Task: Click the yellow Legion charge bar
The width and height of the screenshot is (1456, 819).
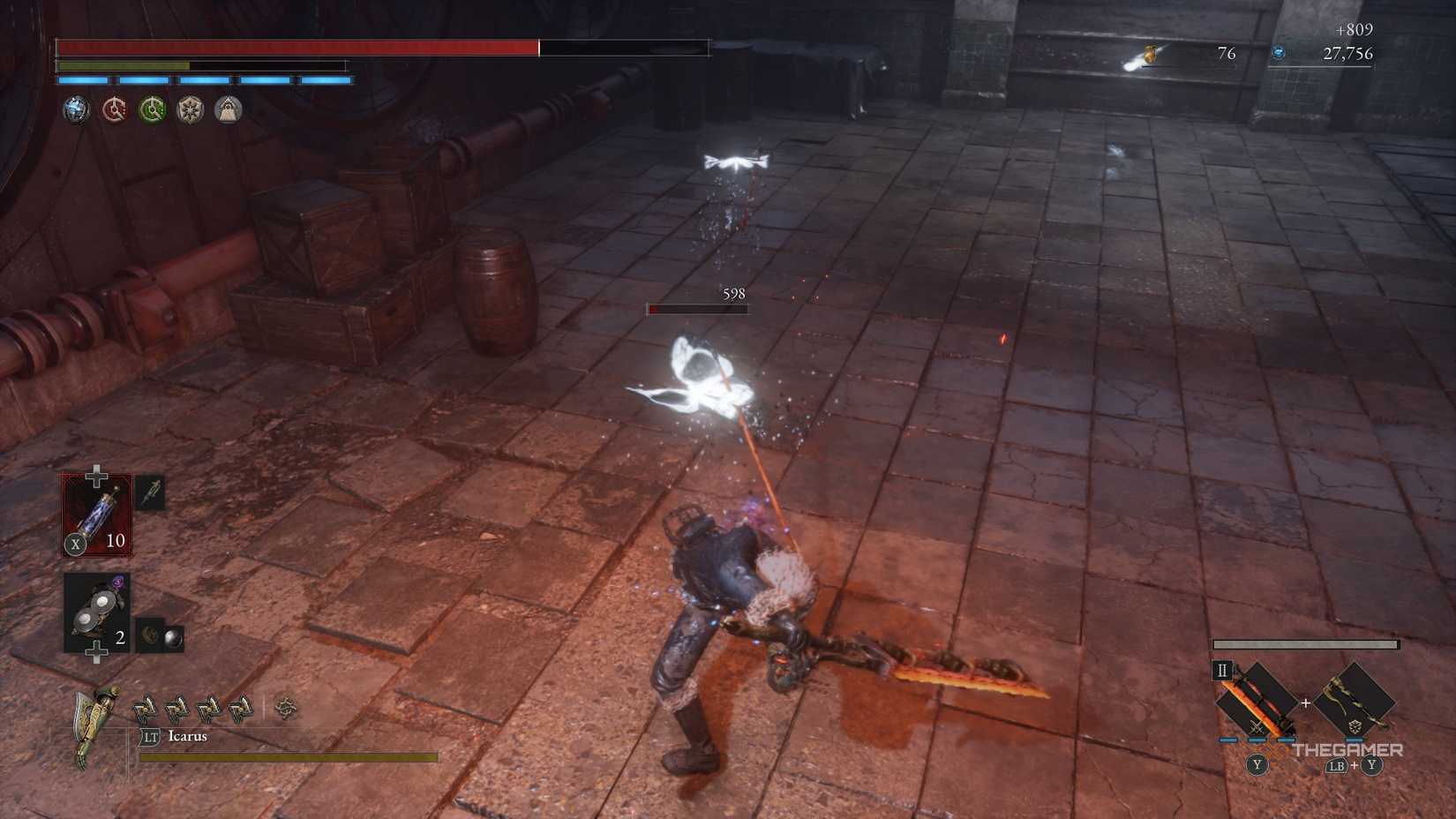Action: point(289,757)
